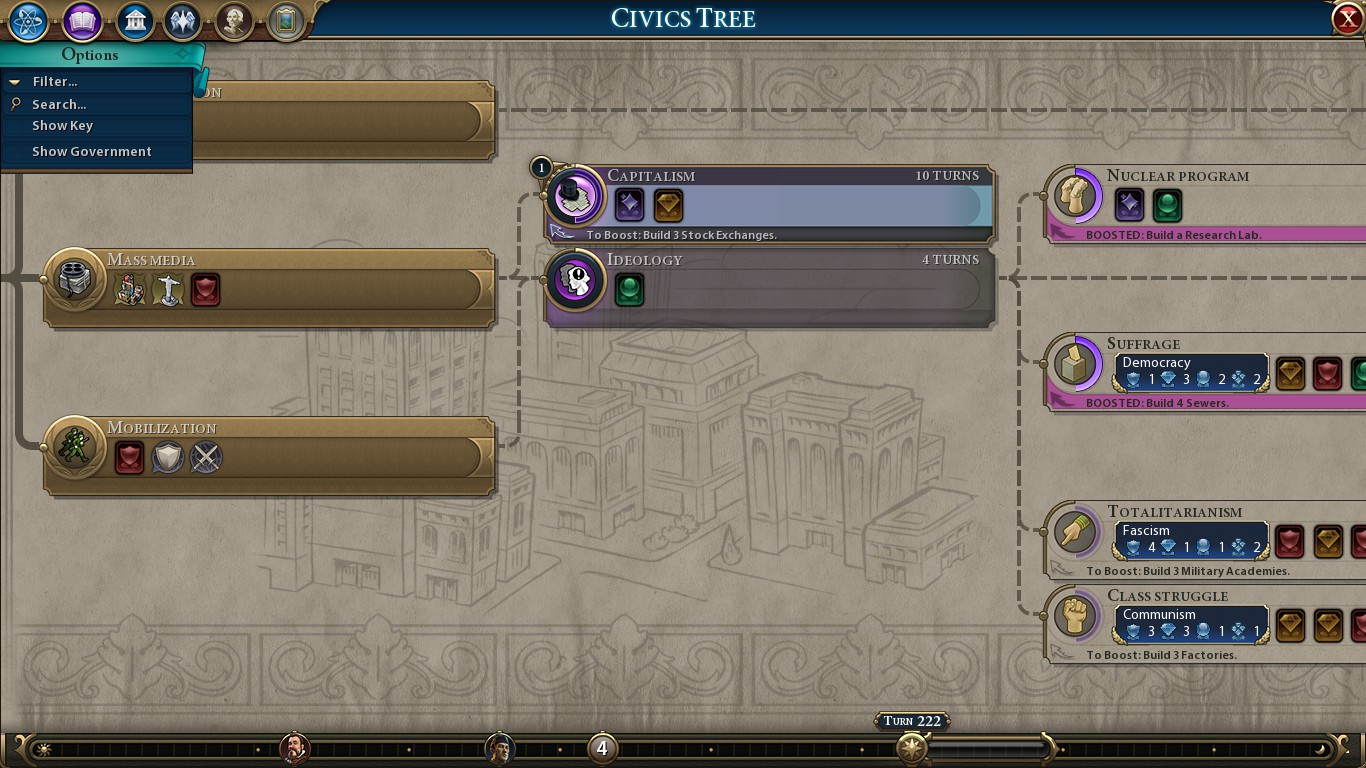Click the Nuclear Program civic icon

tap(1074, 196)
